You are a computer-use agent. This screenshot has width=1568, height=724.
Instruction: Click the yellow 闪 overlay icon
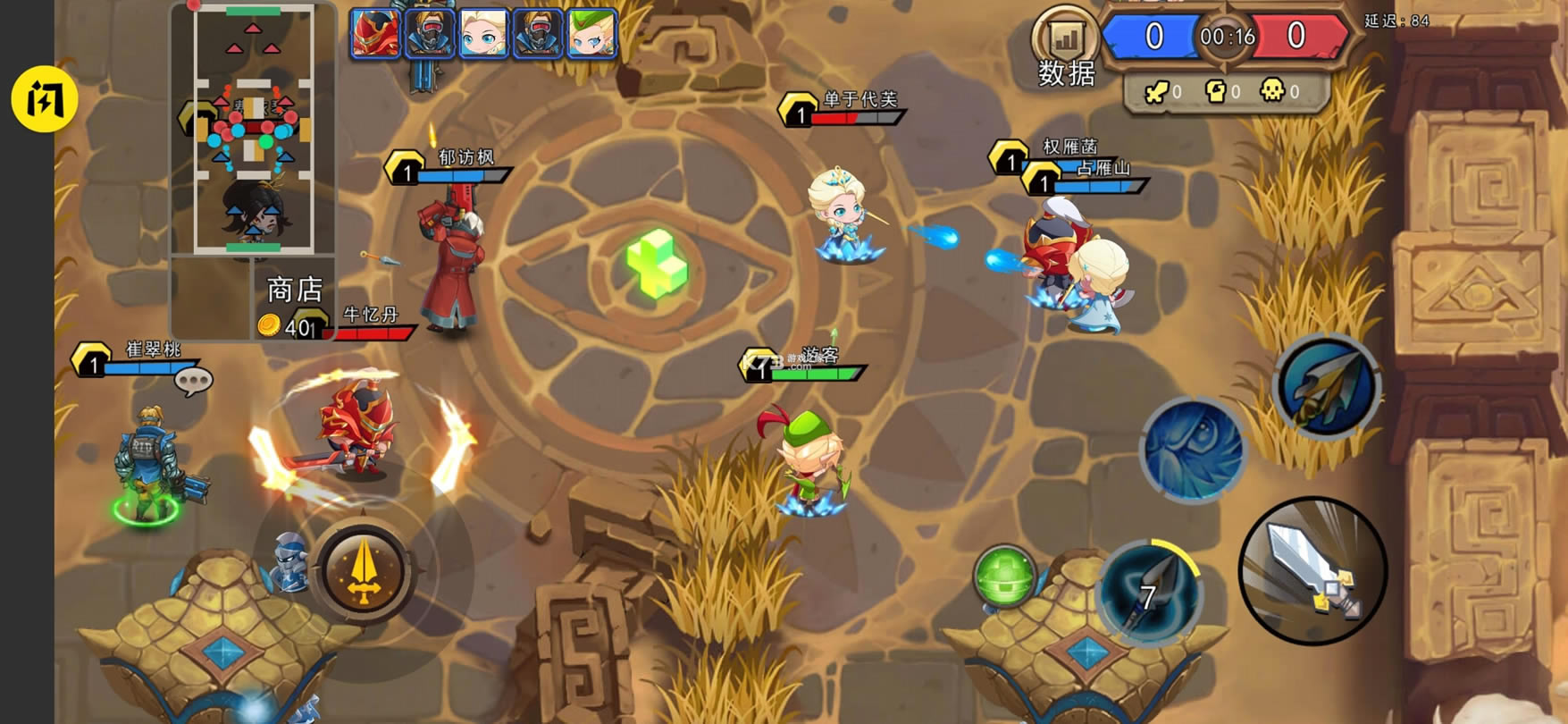point(45,99)
